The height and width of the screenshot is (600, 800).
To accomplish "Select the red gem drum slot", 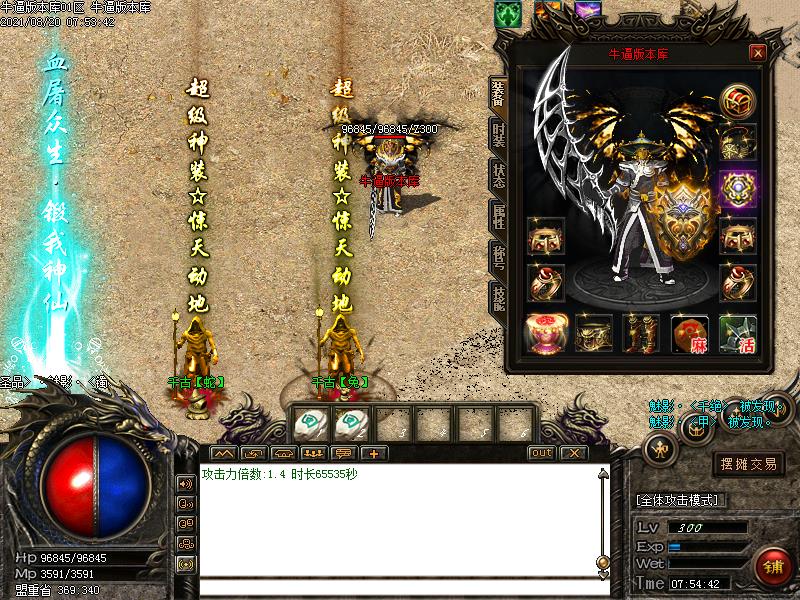I will click(x=545, y=334).
